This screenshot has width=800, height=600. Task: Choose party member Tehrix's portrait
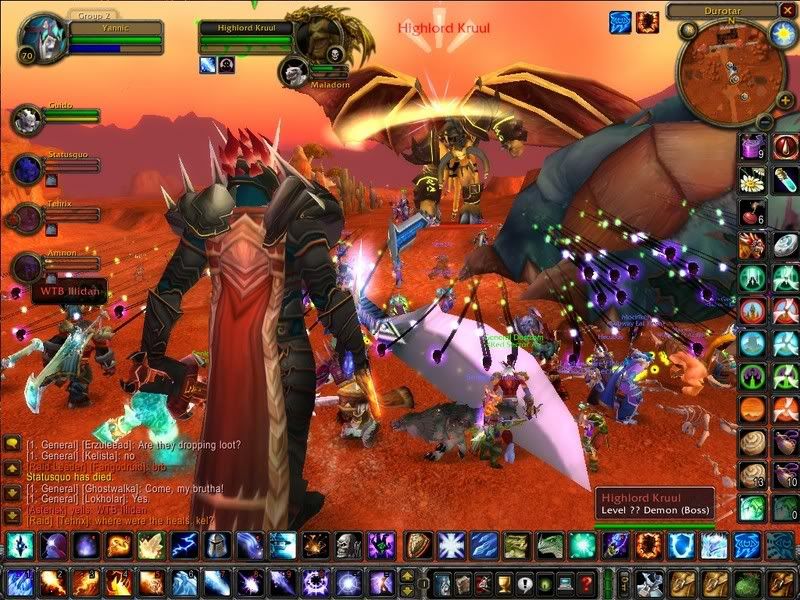(x=26, y=218)
